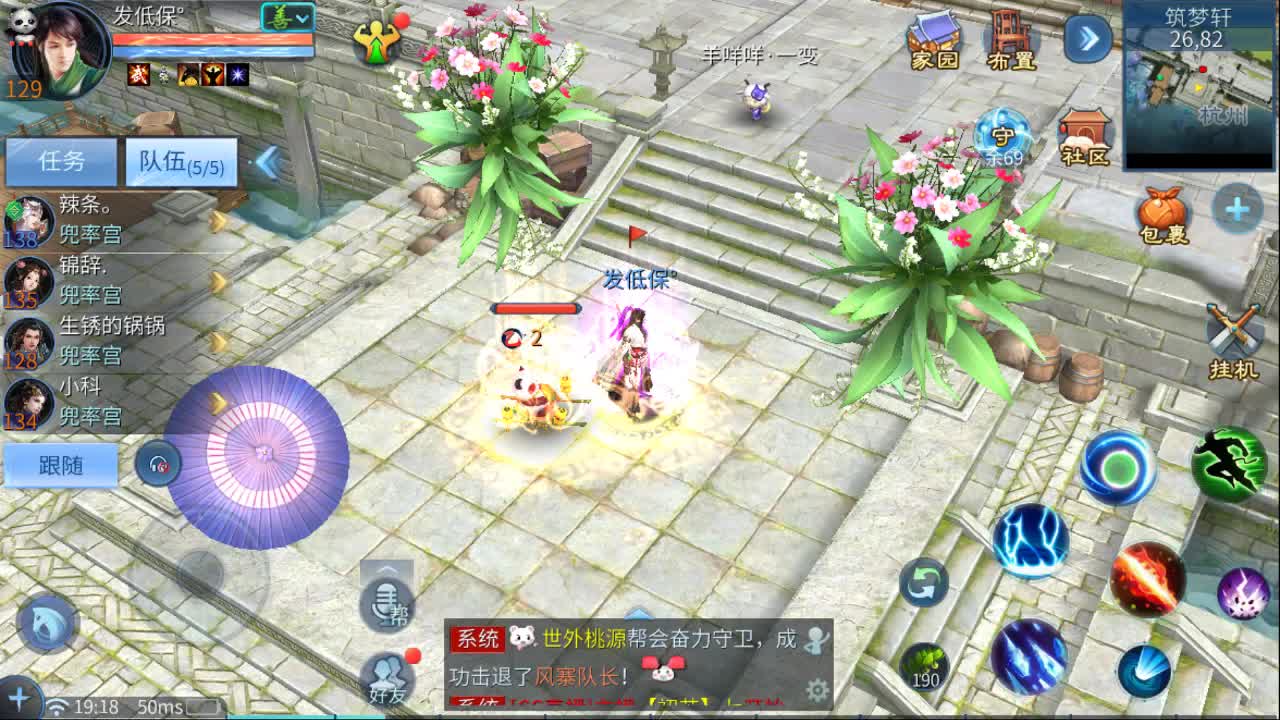This screenshot has height=720, width=1280.
Task: Open the 包裹 bag
Action: point(1160,213)
